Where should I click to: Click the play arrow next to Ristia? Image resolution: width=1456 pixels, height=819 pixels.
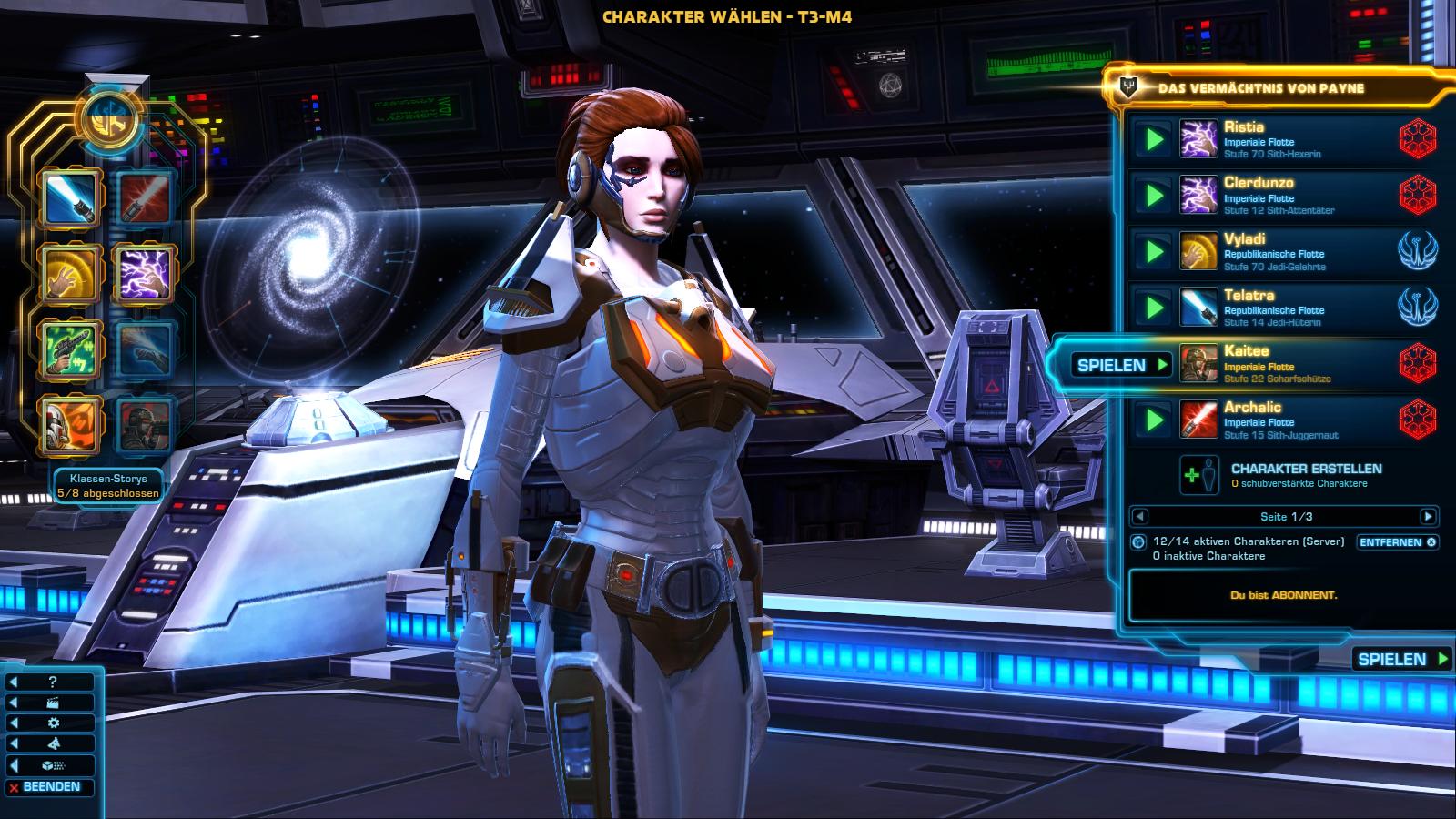(1154, 139)
